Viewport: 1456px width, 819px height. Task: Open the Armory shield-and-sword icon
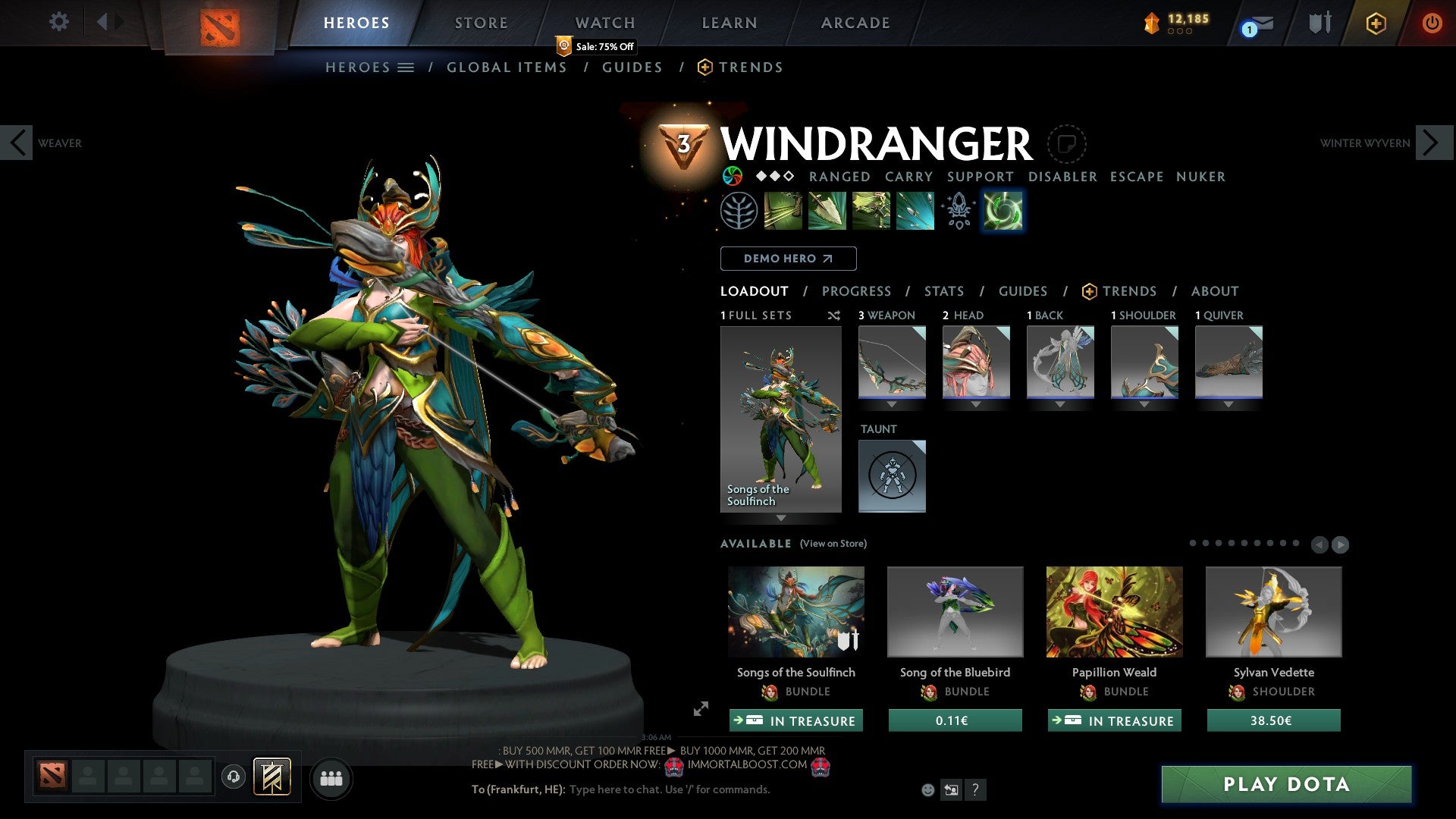coord(1319,23)
